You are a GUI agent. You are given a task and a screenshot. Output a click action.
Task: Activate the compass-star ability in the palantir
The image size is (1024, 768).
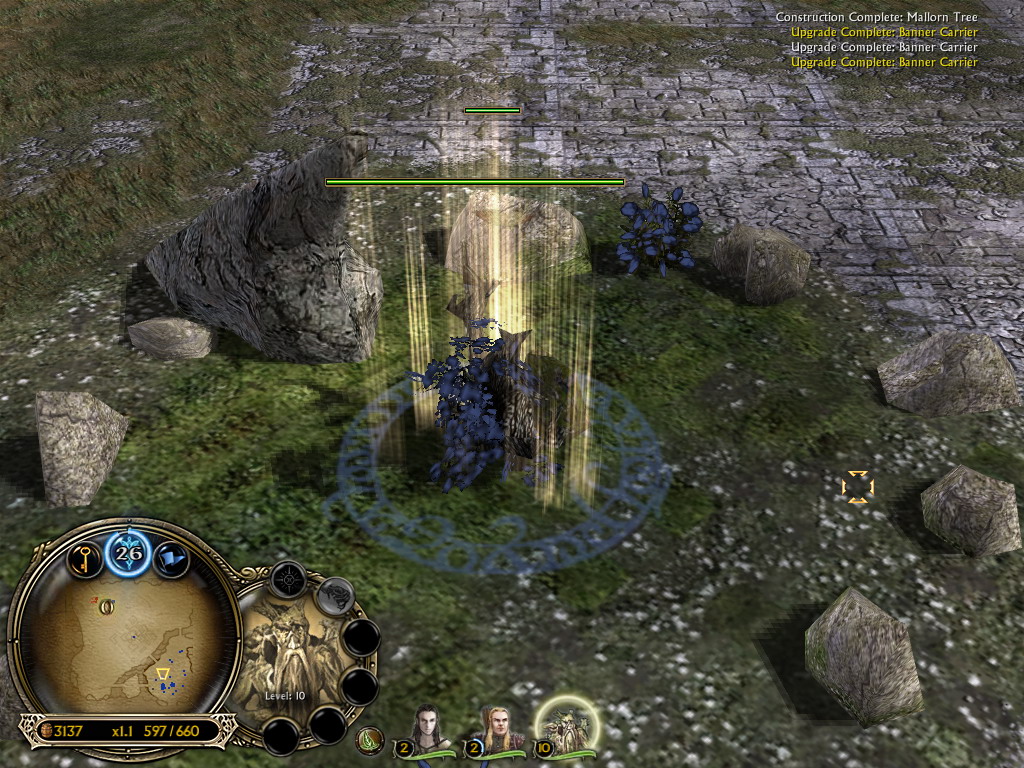point(289,579)
